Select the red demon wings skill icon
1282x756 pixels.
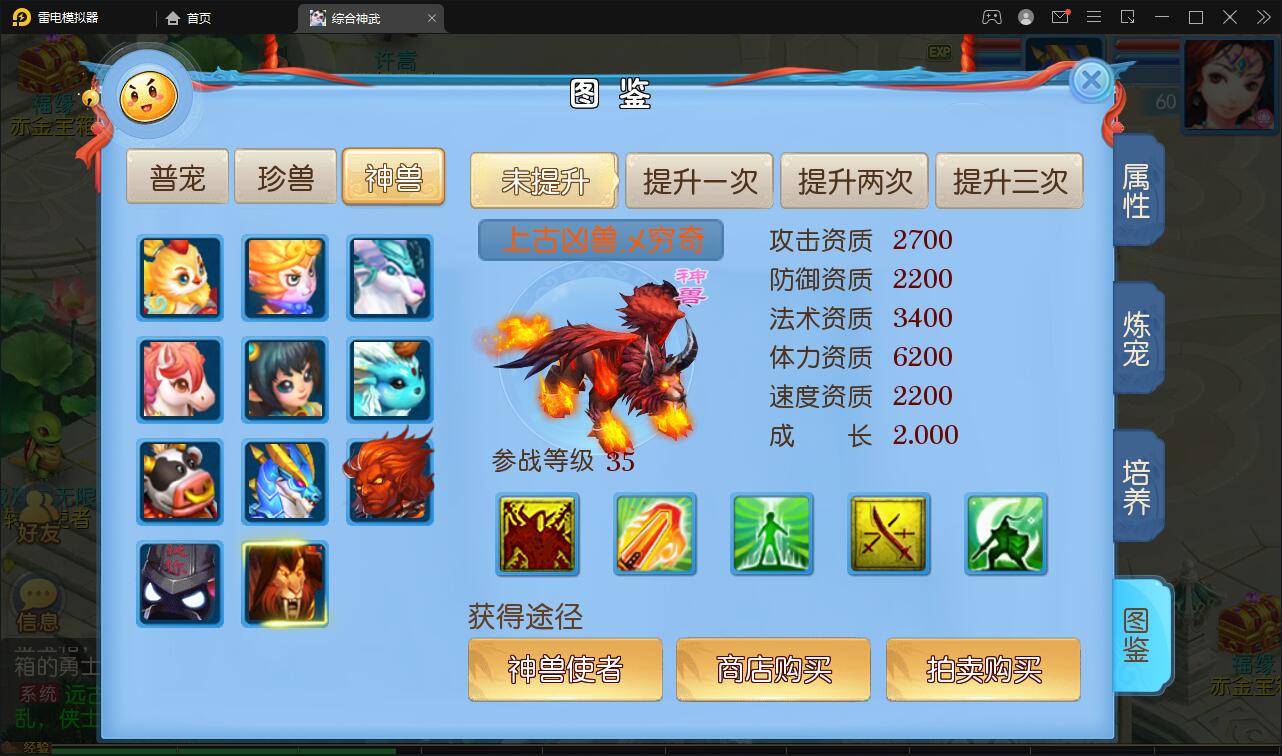(536, 534)
